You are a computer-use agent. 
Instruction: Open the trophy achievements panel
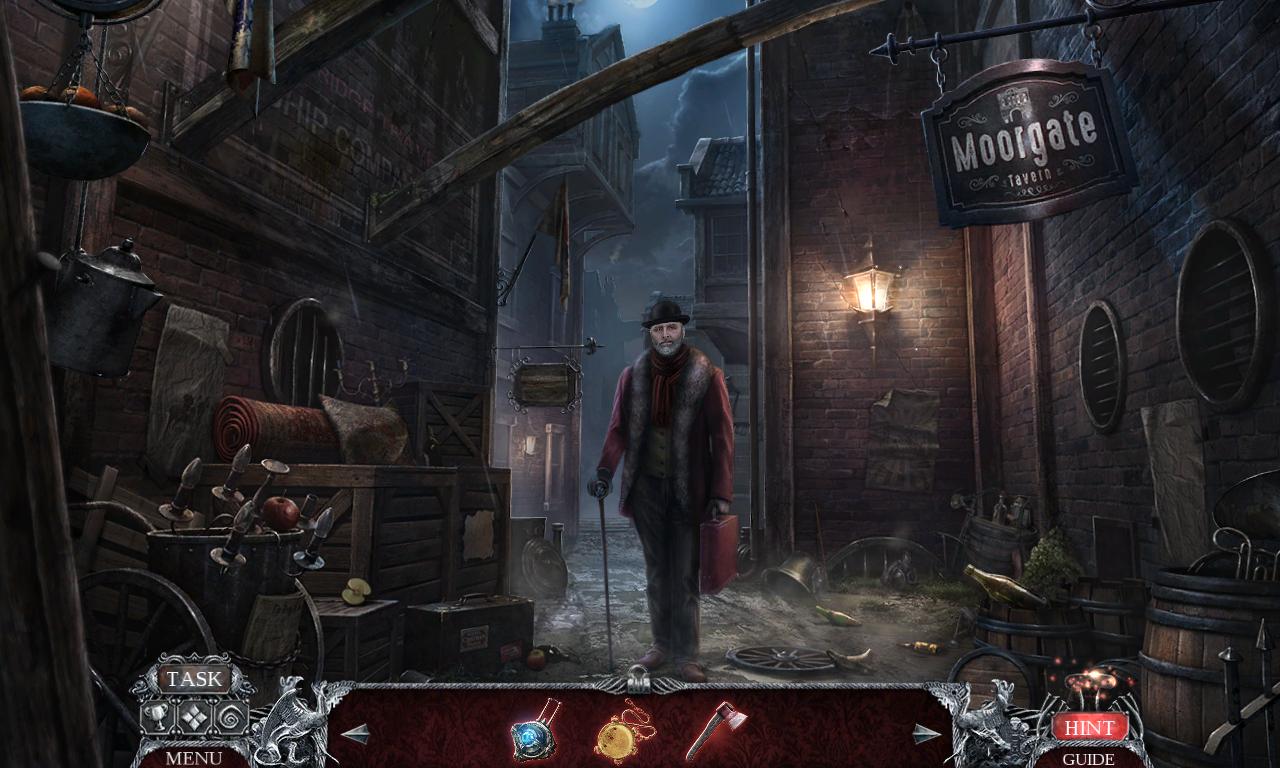(155, 715)
